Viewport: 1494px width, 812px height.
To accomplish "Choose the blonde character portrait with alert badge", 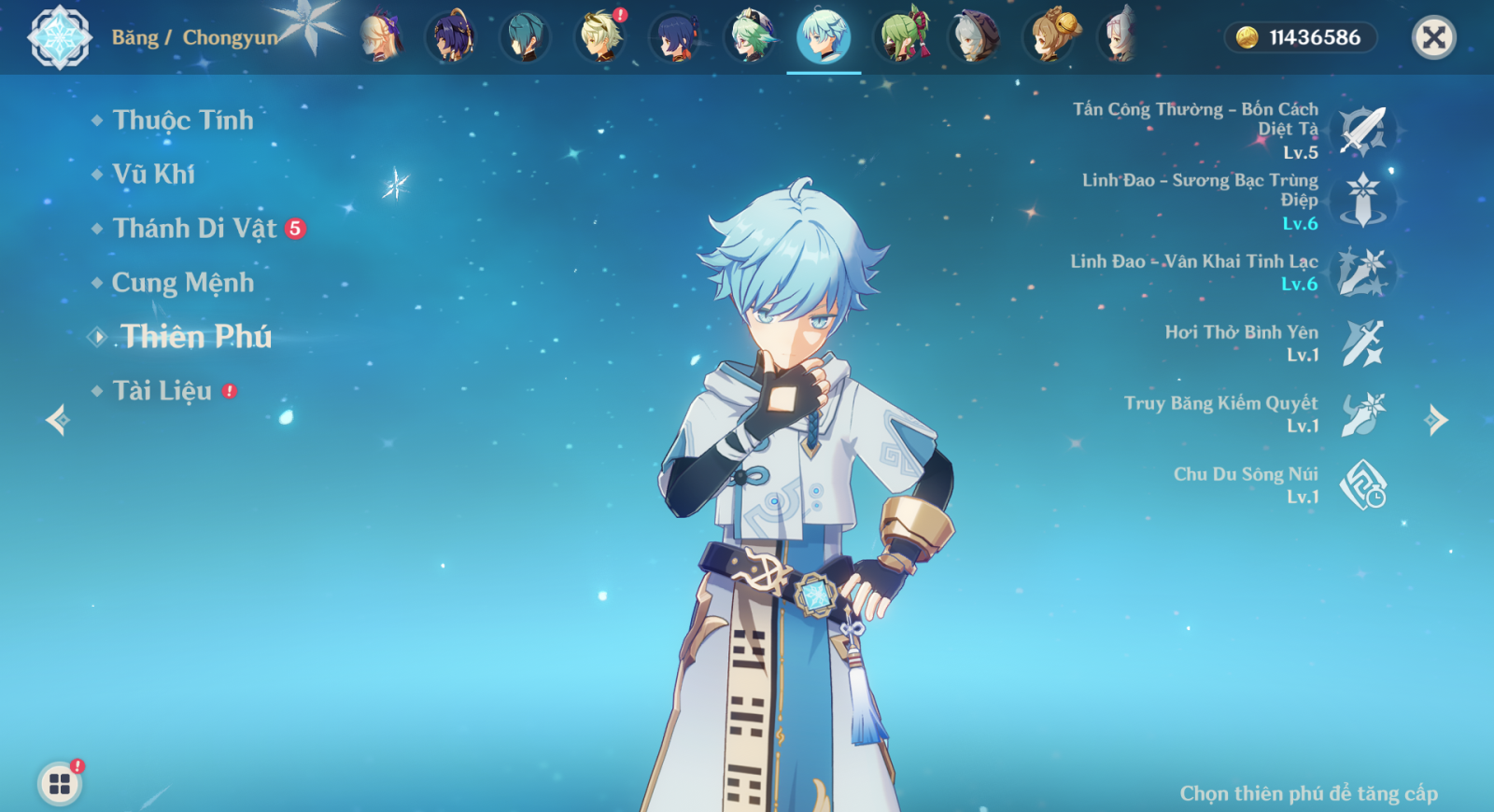I will click(x=600, y=37).
